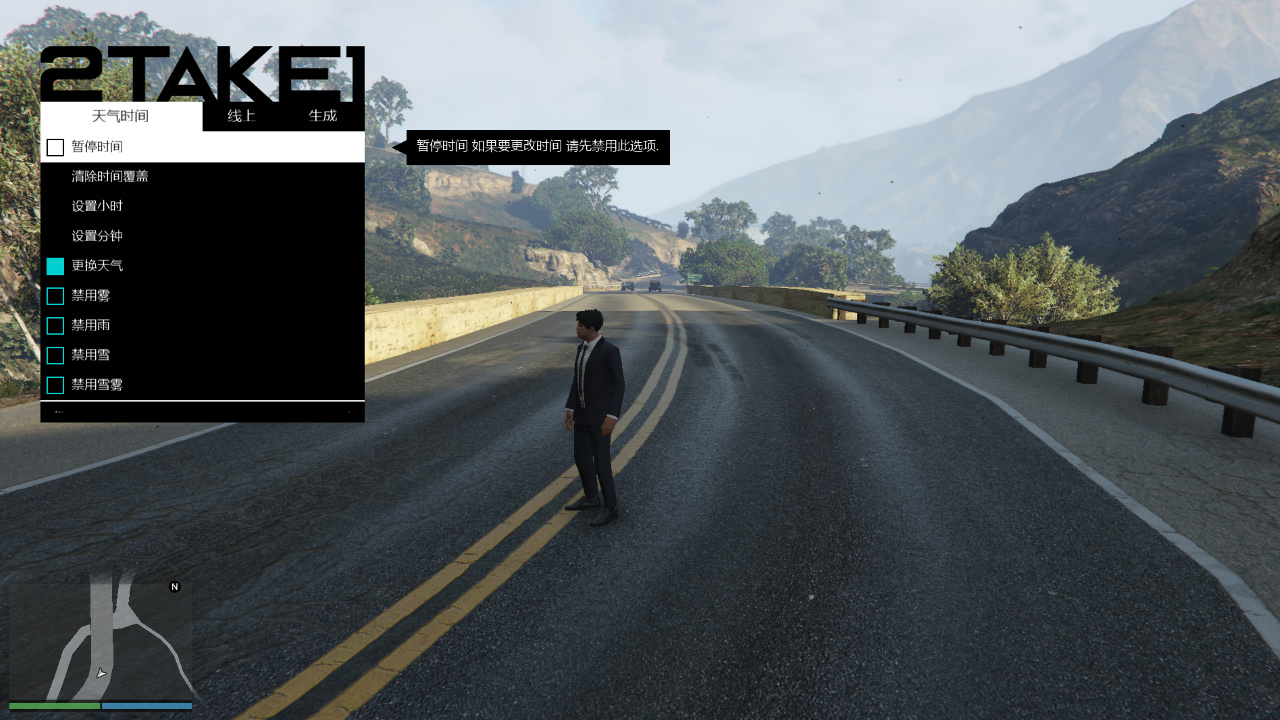Image resolution: width=1280 pixels, height=720 pixels.
Task: Disable the 更换天气 checkbox
Action: coord(55,265)
